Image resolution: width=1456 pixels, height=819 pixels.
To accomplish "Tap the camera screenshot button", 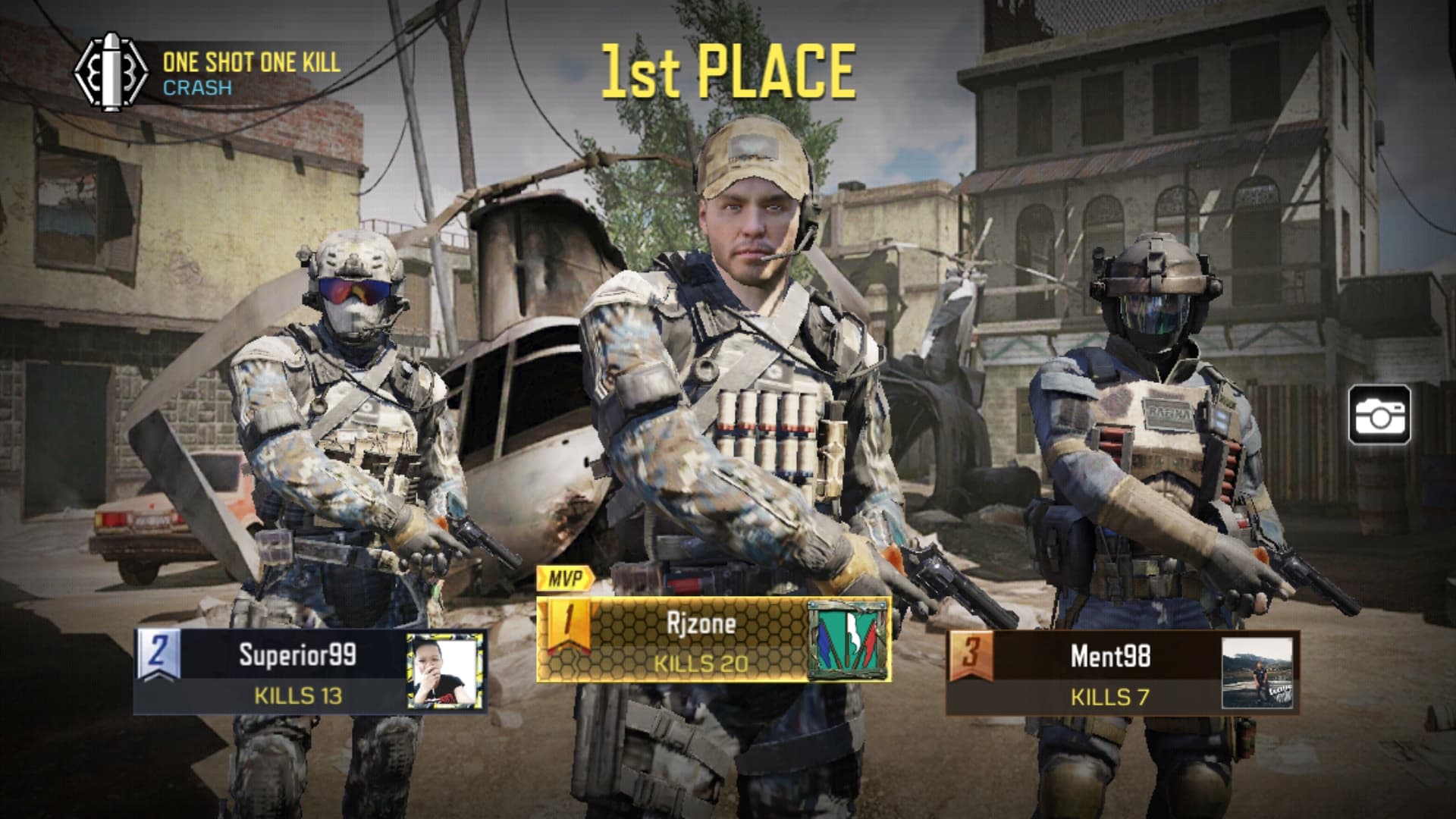I will pyautogui.click(x=1379, y=414).
